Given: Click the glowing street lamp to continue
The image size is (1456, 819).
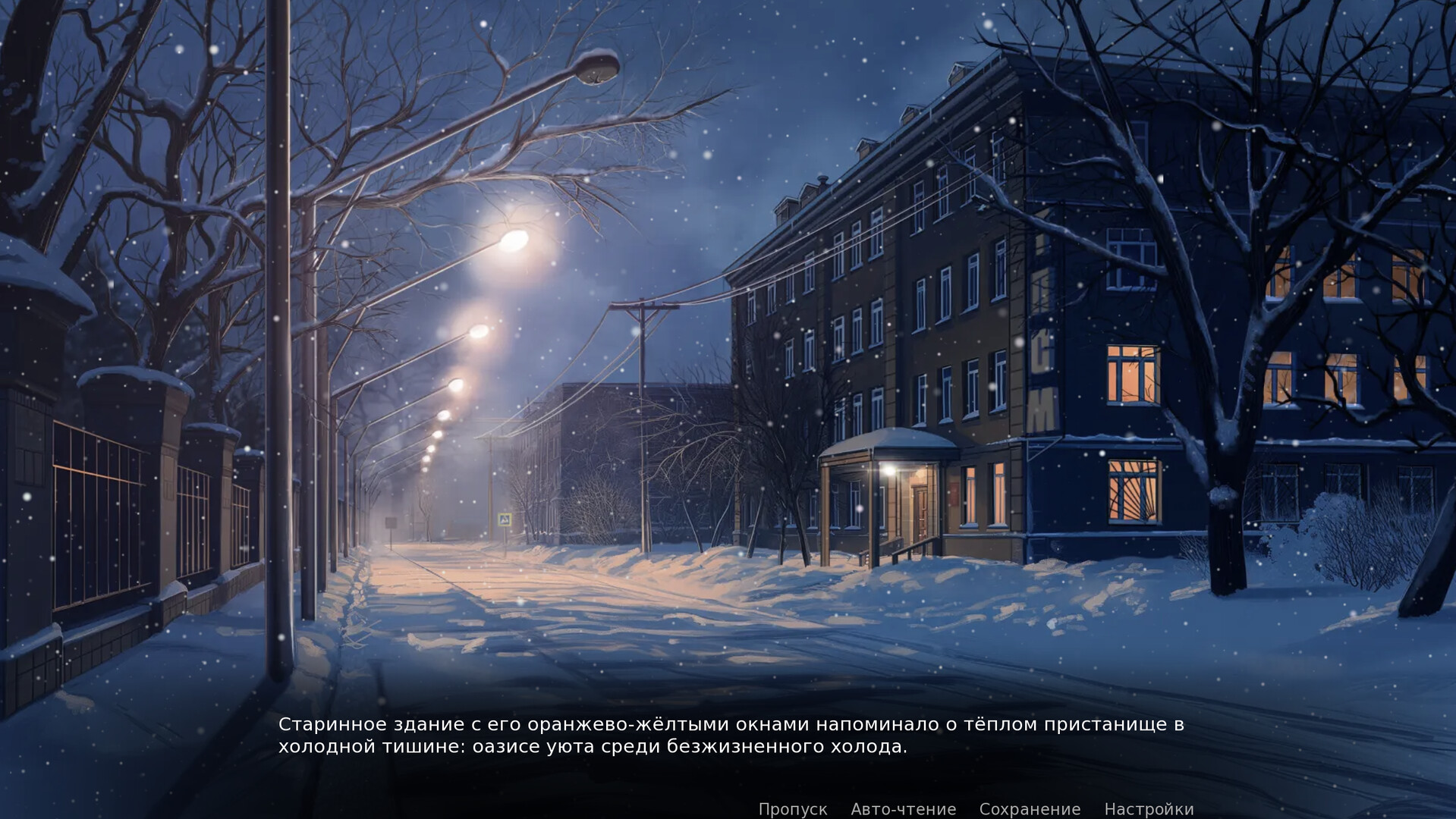Looking at the screenshot, I should (513, 243).
